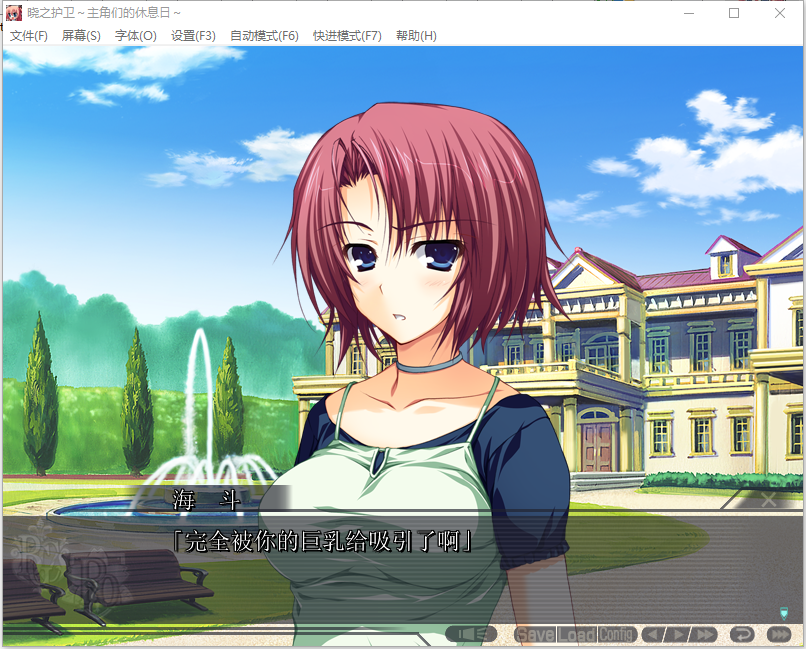Open the 字体(O) font menu

(135, 36)
